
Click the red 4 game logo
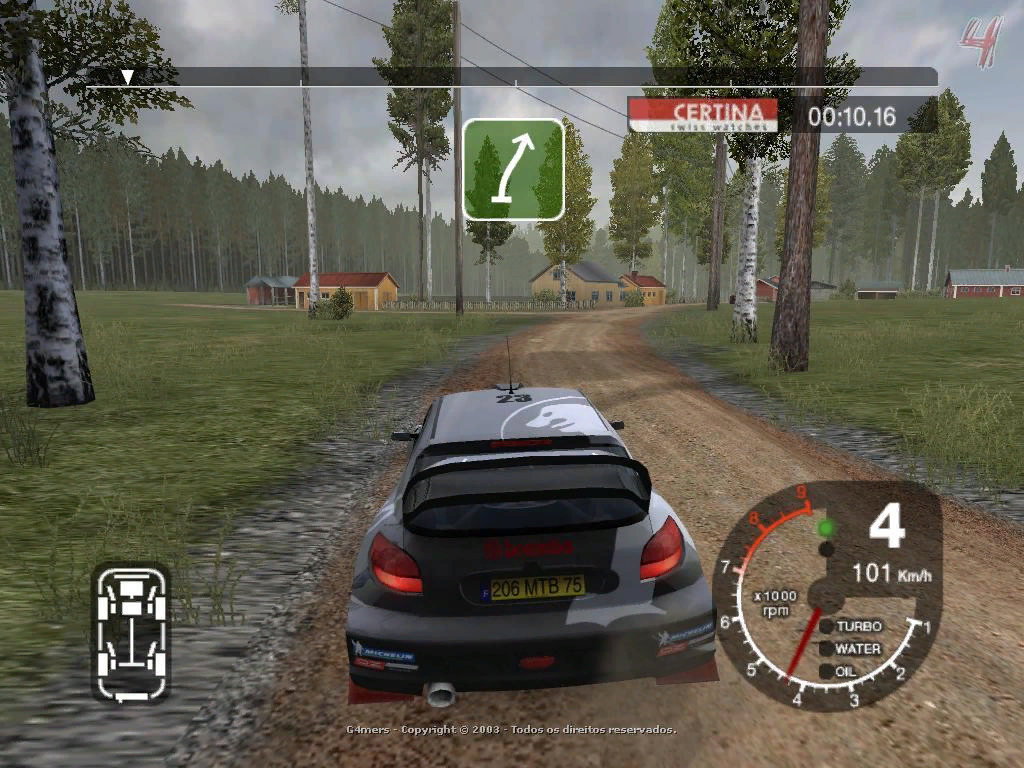click(980, 40)
